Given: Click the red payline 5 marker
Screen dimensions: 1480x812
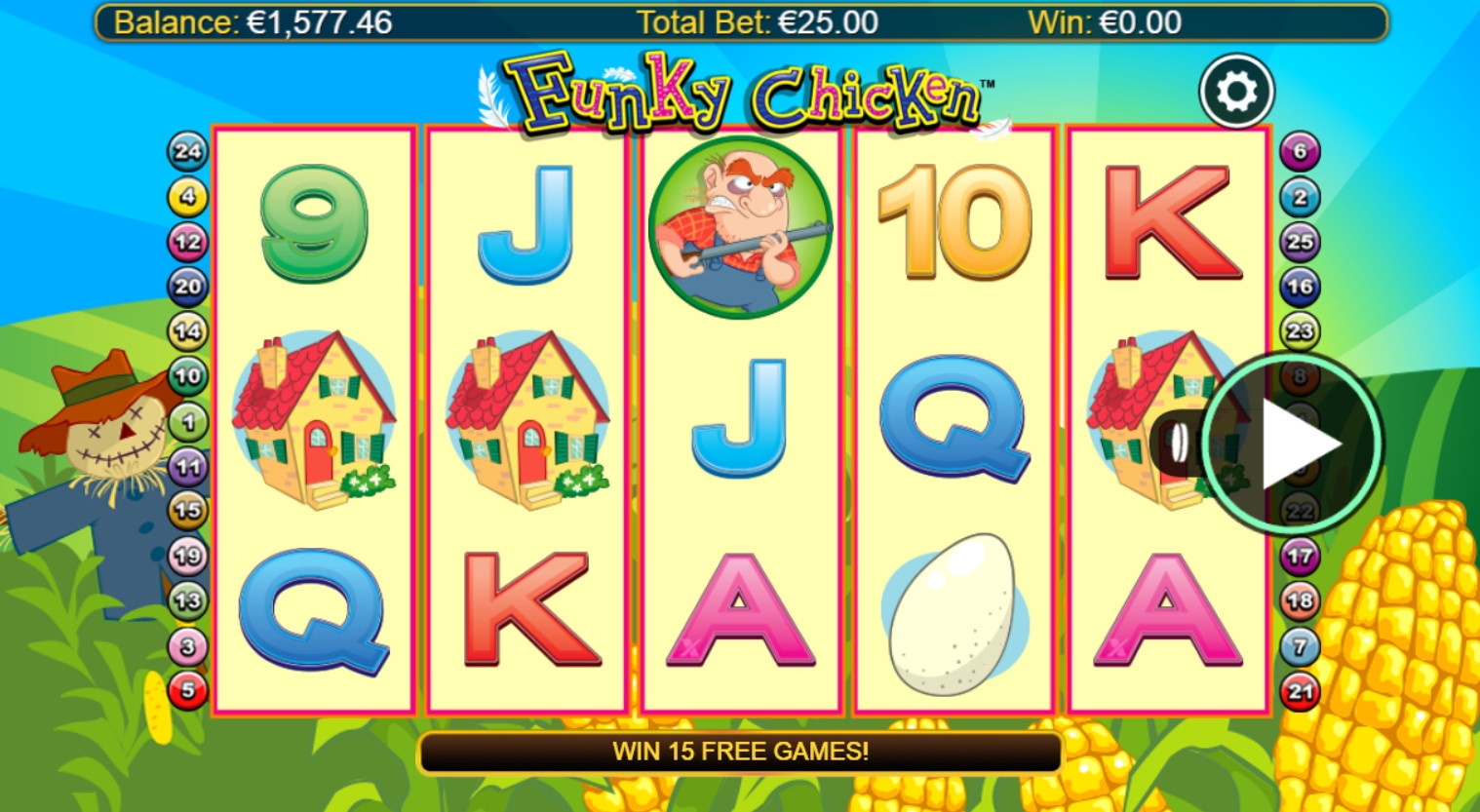Looking at the screenshot, I should pos(187,691).
